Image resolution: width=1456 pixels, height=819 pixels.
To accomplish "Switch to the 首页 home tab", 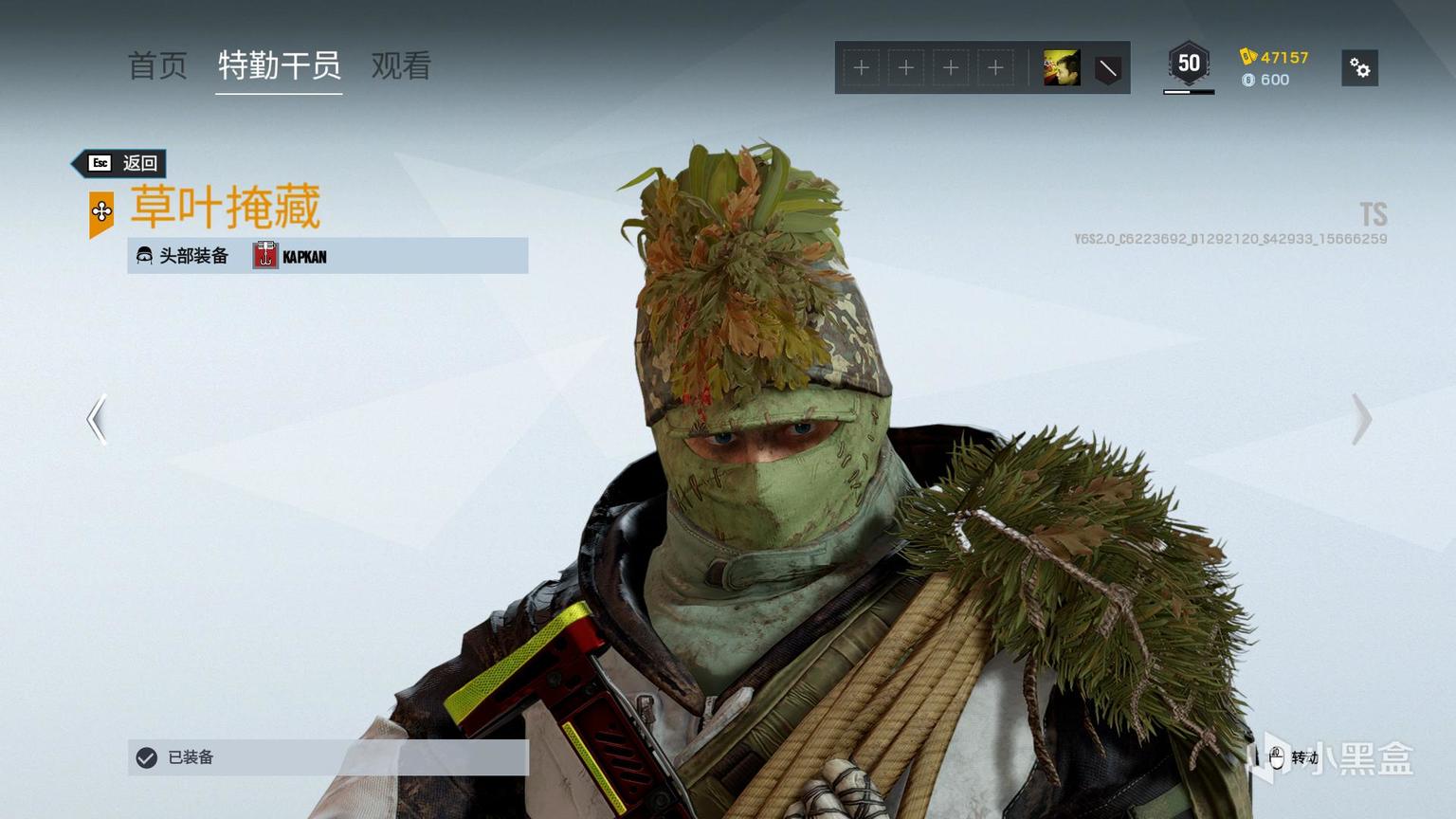I will (157, 65).
